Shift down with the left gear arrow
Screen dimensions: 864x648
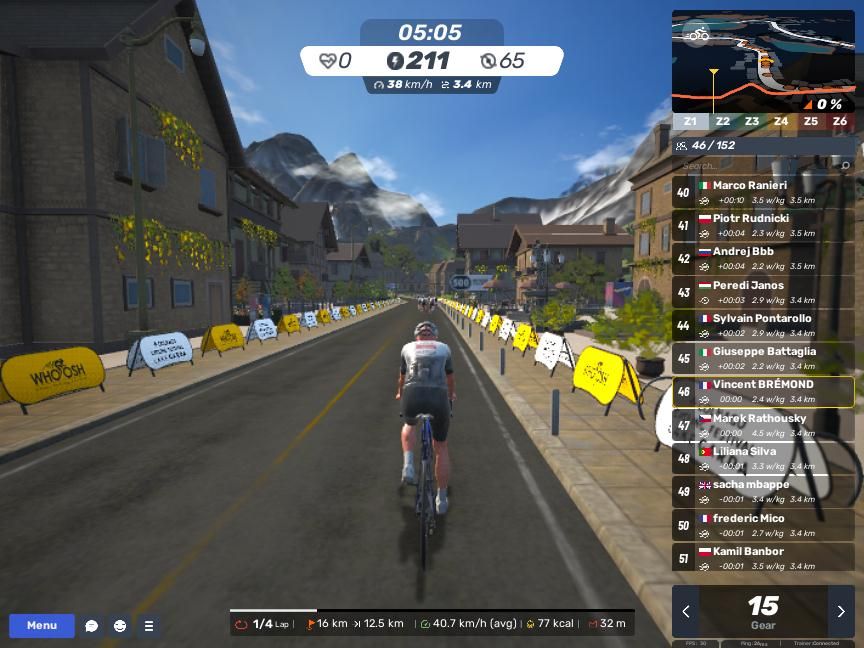coord(686,612)
